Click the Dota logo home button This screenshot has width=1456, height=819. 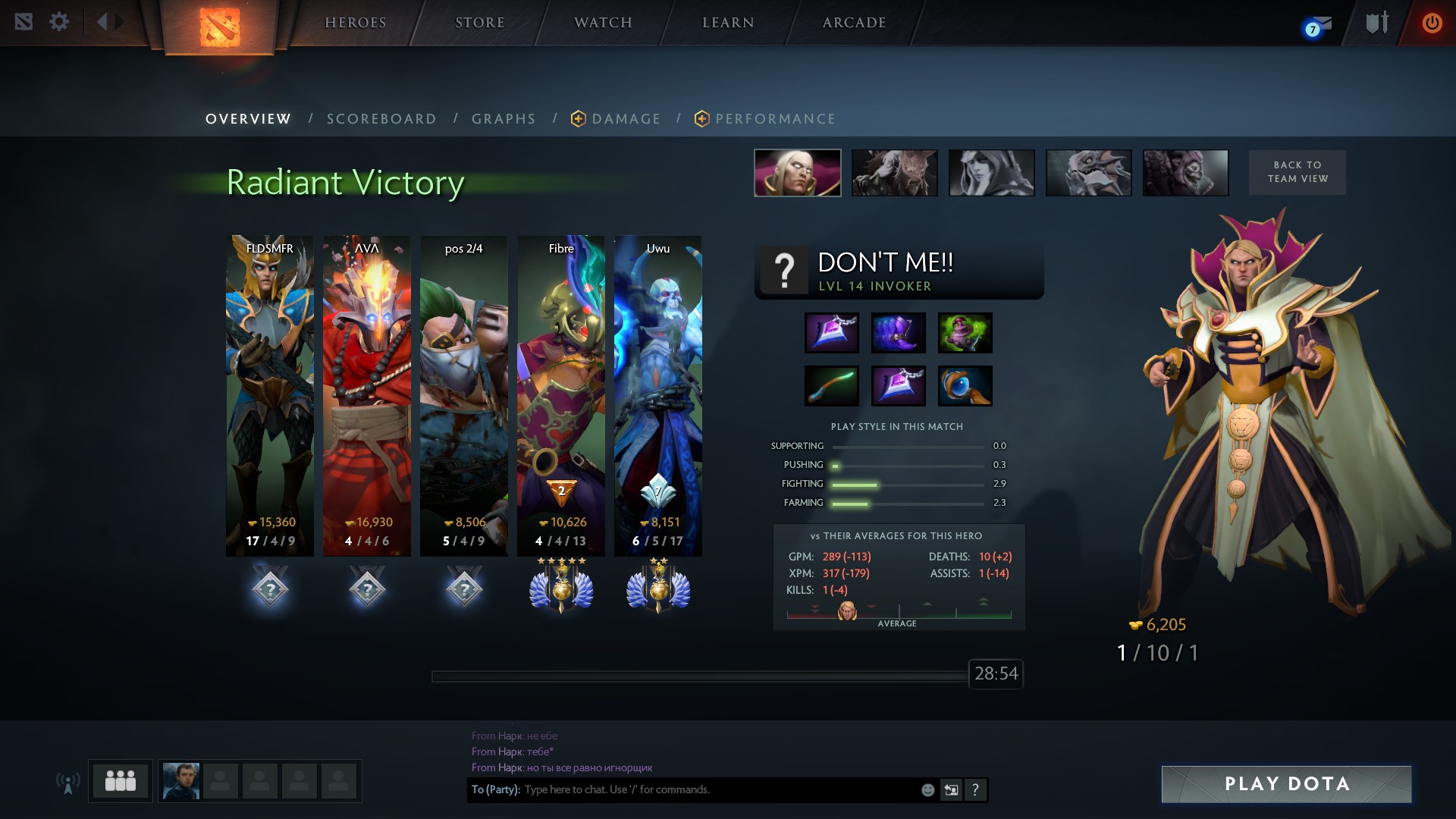click(x=220, y=27)
